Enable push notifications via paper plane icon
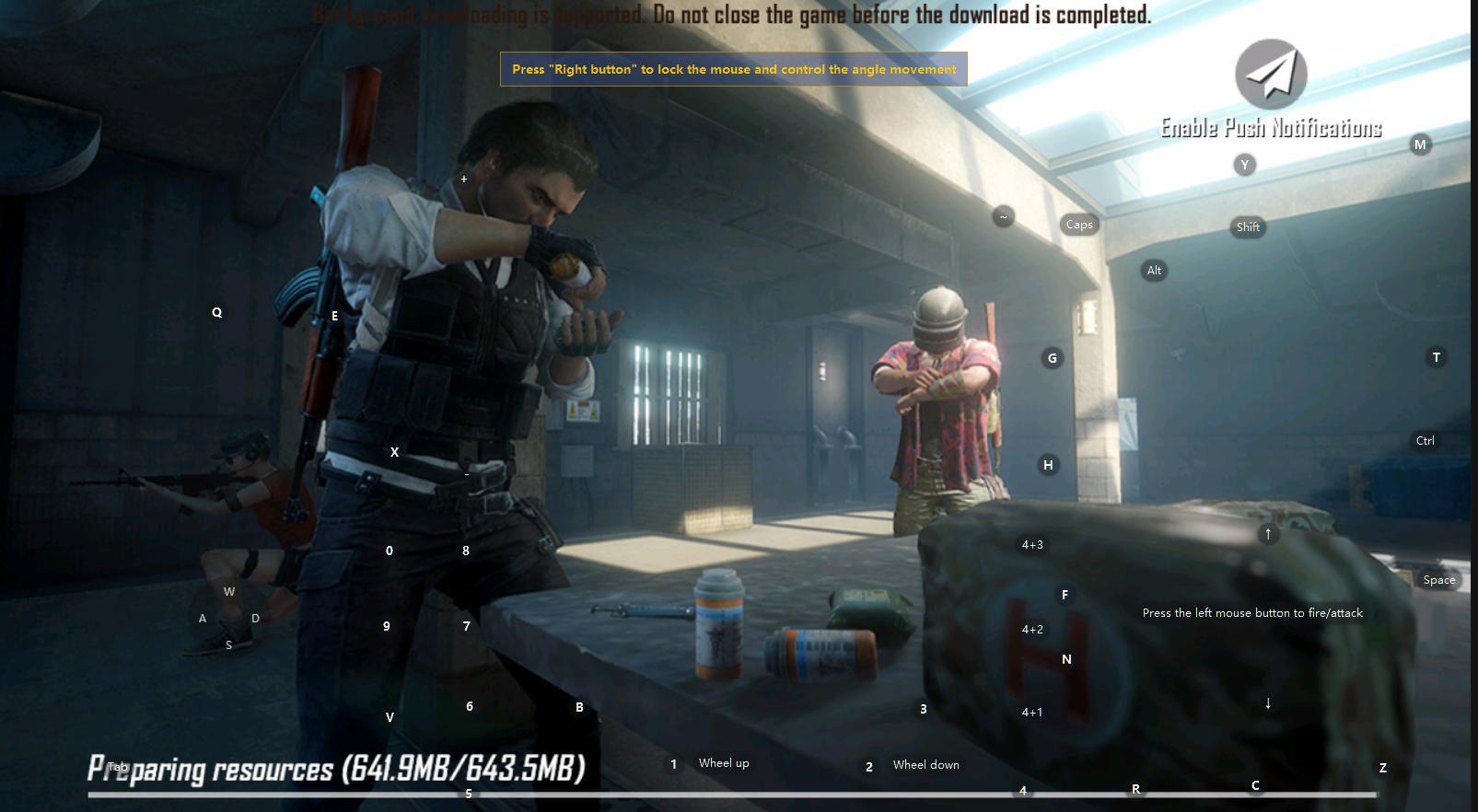This screenshot has width=1478, height=812. tap(1271, 75)
